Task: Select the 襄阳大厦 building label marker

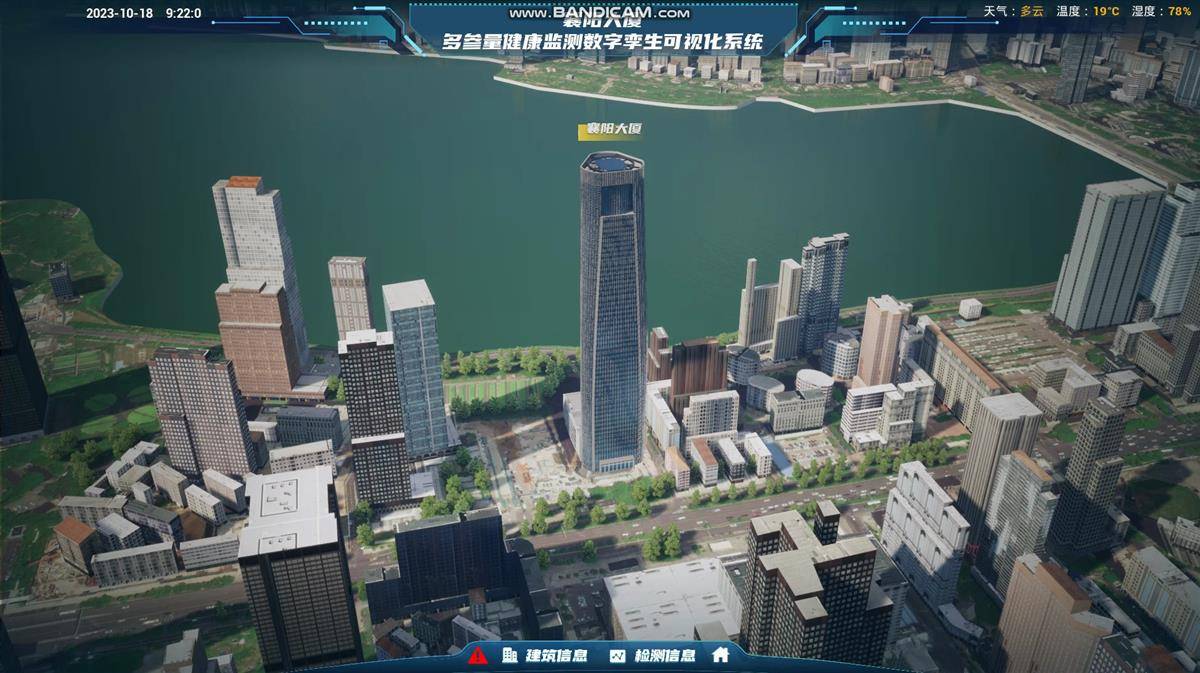Action: coord(612,130)
